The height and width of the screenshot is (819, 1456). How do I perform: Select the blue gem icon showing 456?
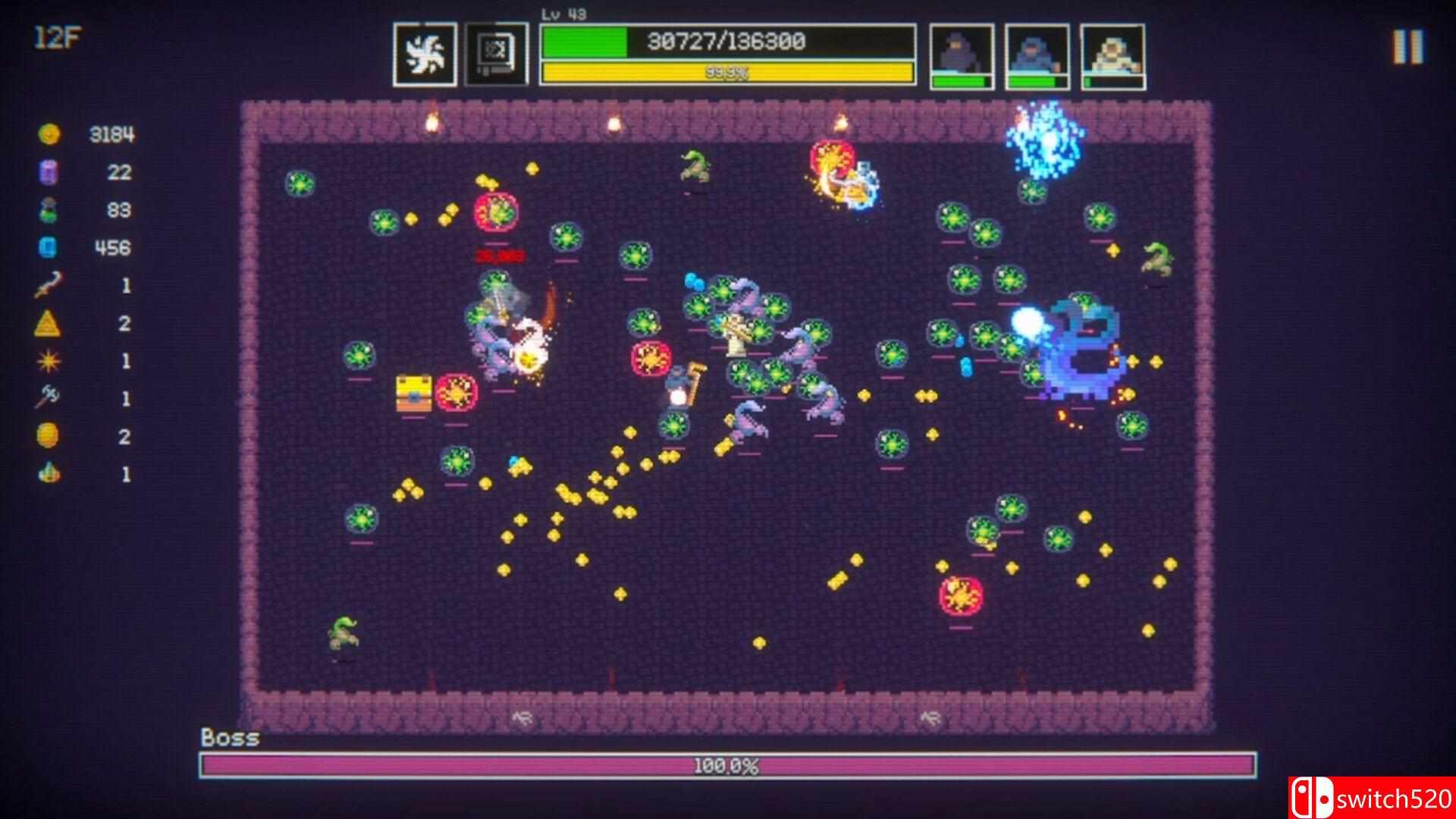[x=48, y=248]
